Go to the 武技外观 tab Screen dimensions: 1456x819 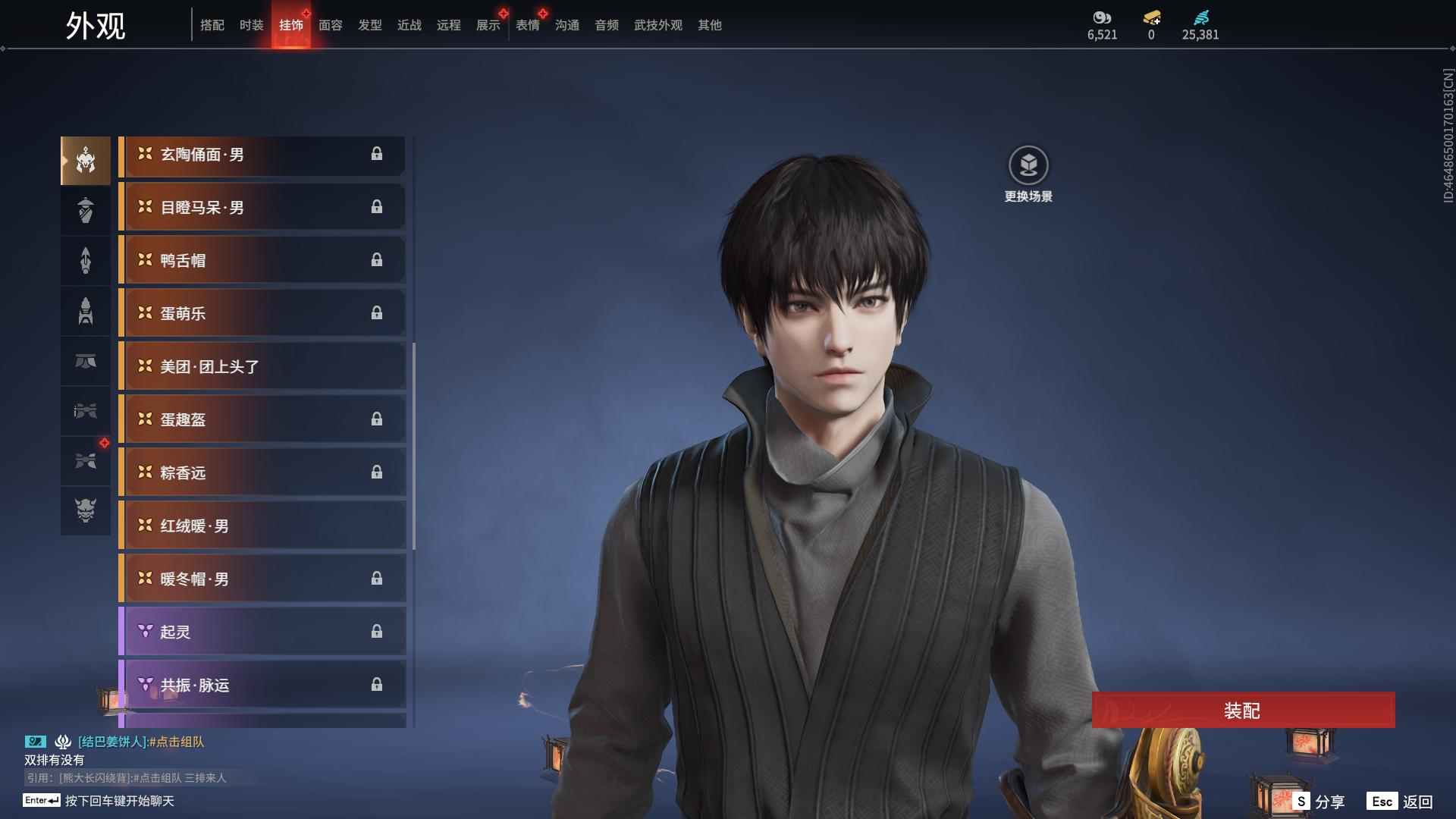(x=657, y=25)
